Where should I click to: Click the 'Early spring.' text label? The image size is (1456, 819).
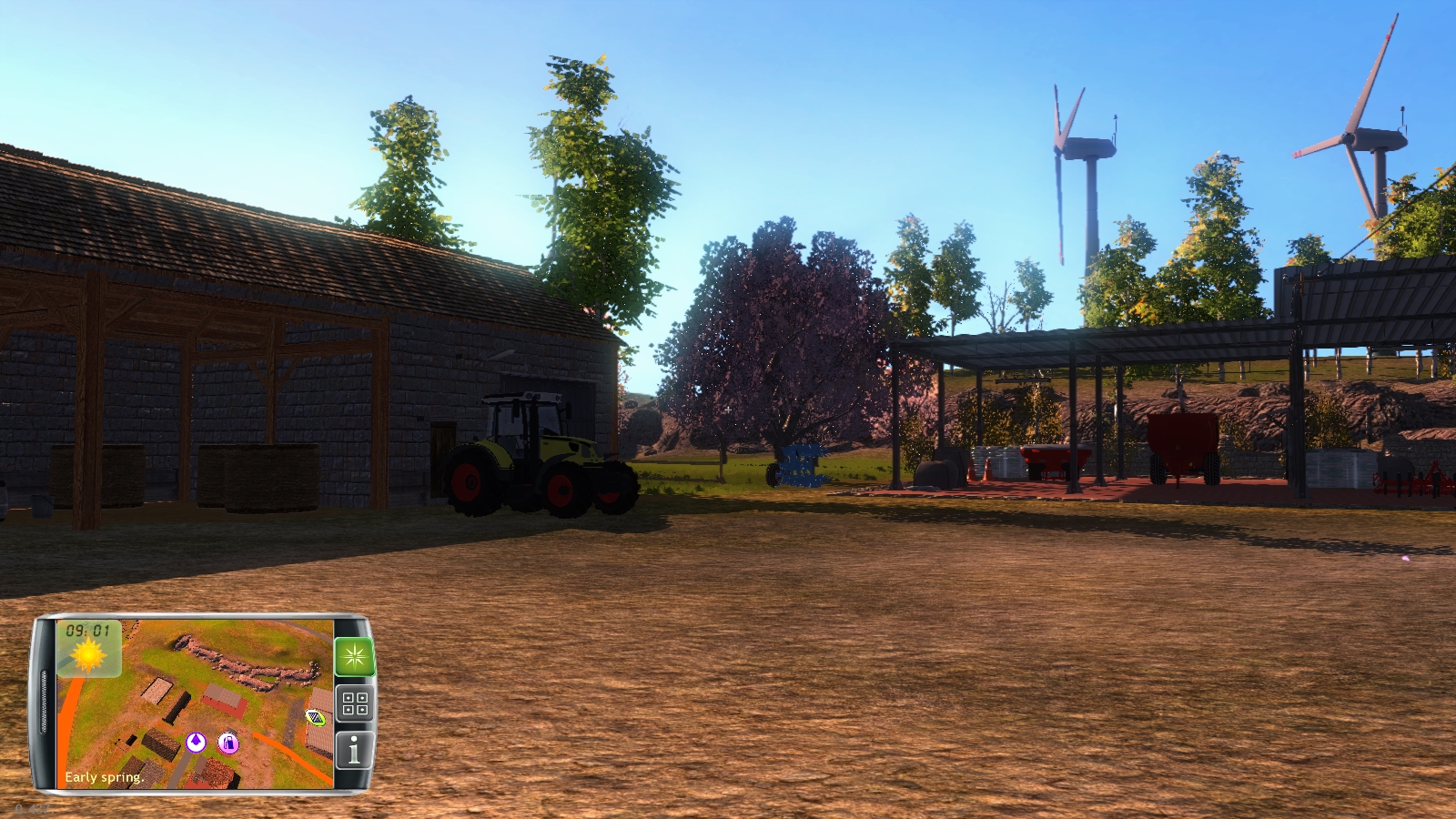[103, 777]
